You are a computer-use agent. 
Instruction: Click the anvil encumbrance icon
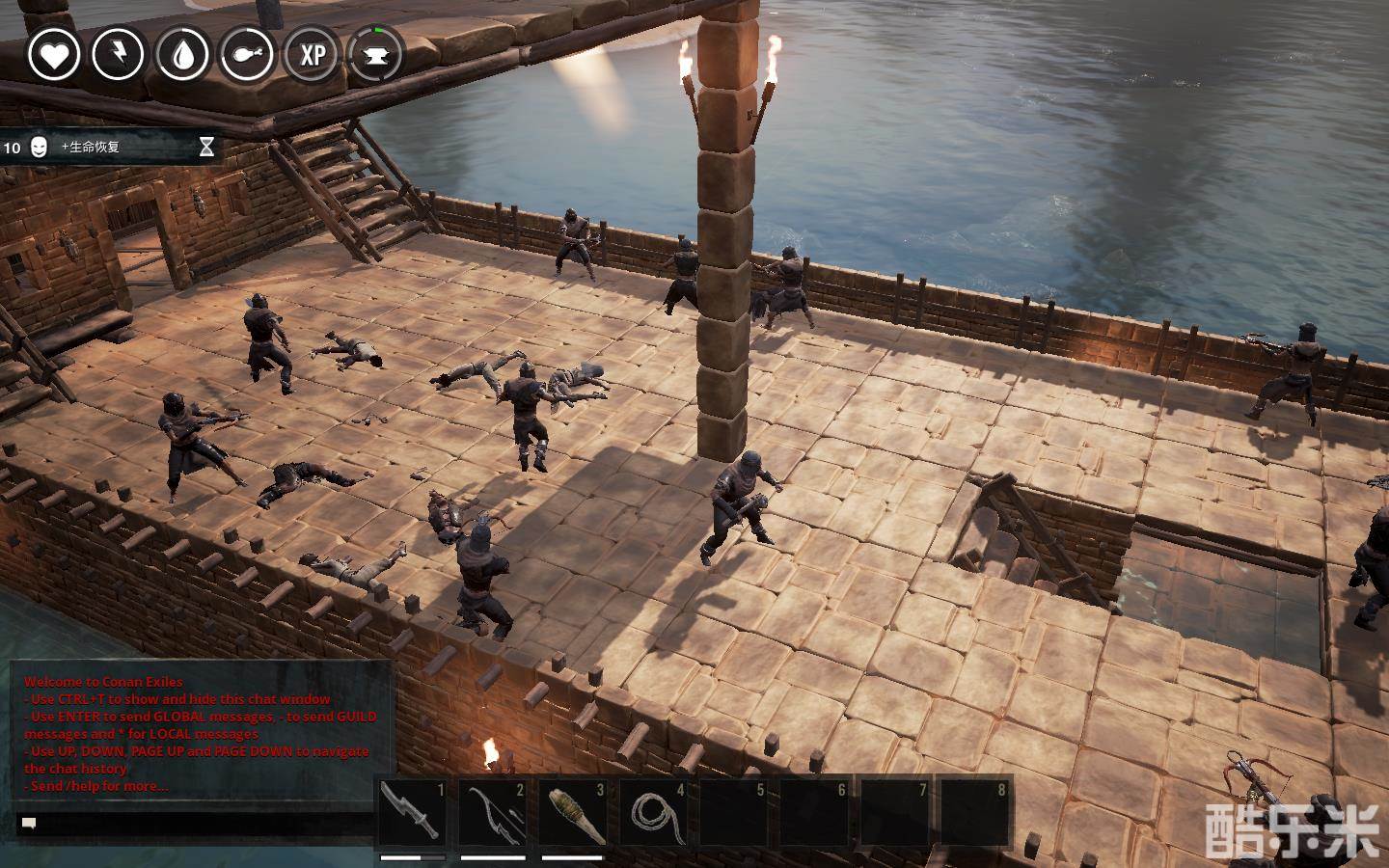pyautogui.click(x=377, y=54)
